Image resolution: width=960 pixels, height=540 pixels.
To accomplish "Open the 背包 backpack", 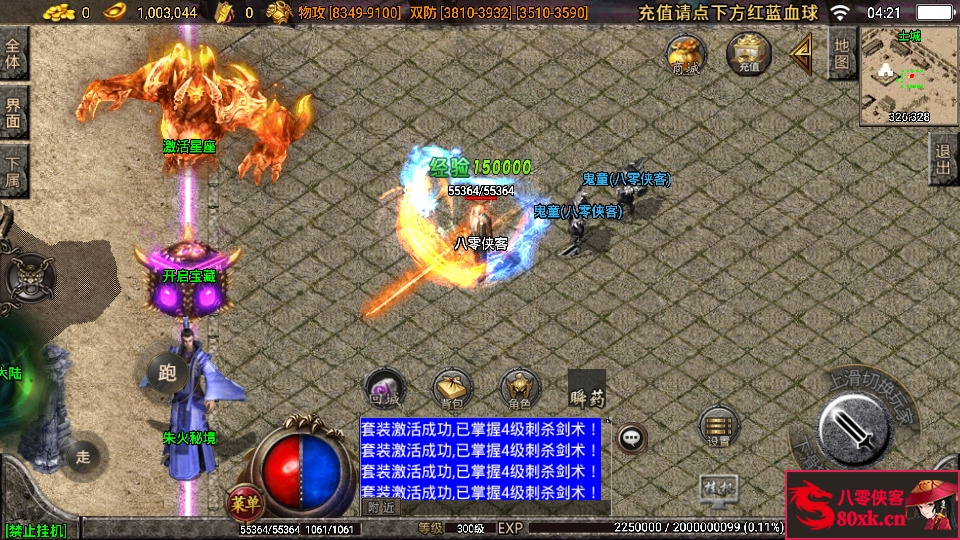I will tap(451, 388).
